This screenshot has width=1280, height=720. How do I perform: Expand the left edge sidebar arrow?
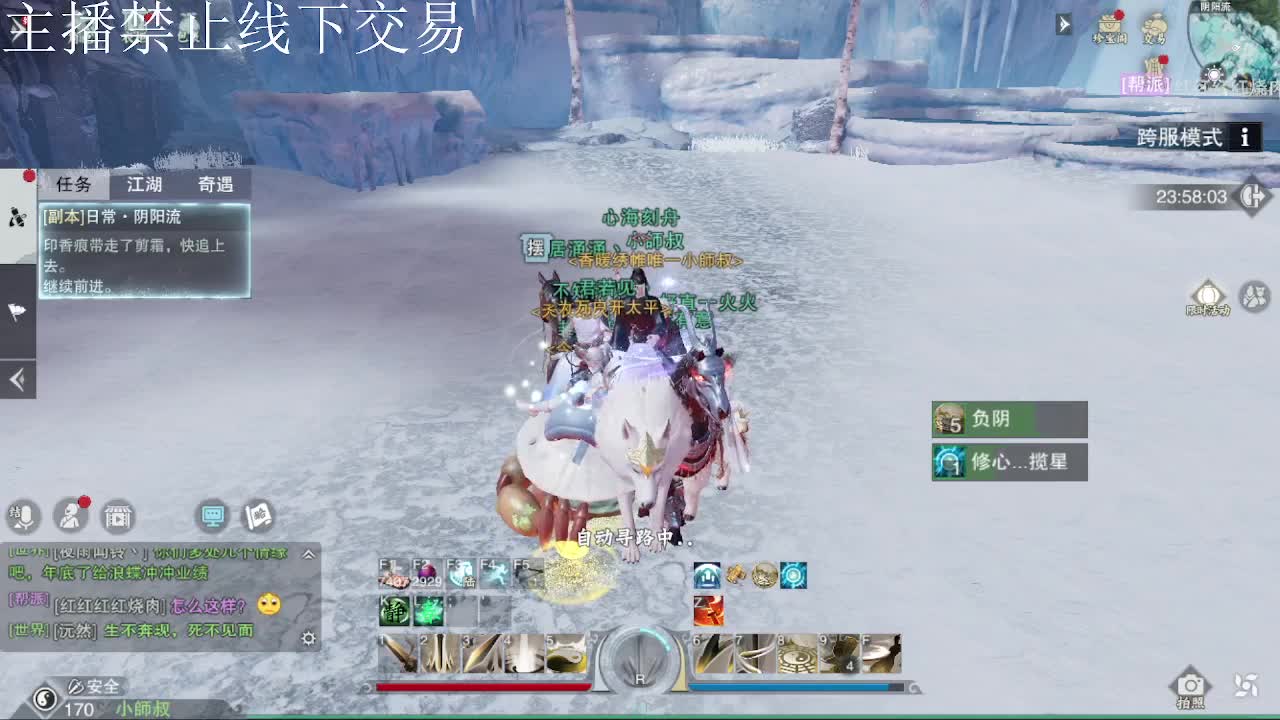[x=17, y=380]
